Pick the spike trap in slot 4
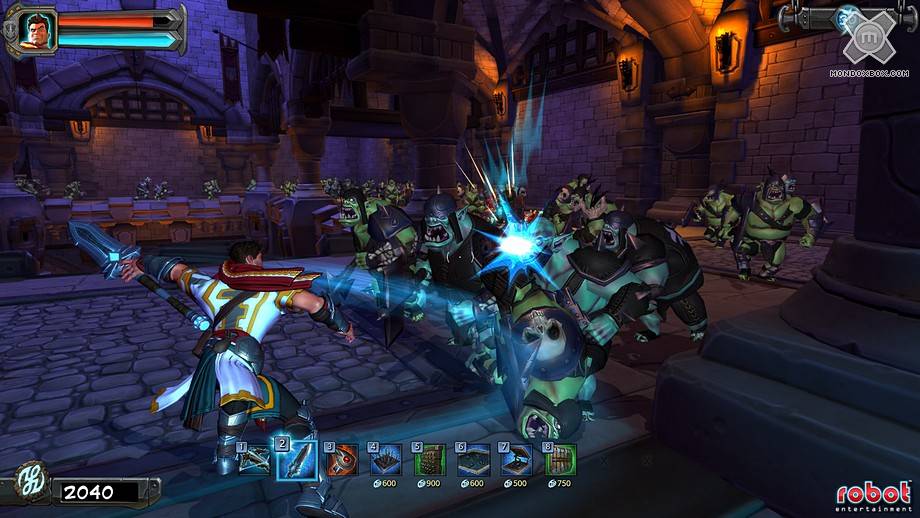 point(385,460)
